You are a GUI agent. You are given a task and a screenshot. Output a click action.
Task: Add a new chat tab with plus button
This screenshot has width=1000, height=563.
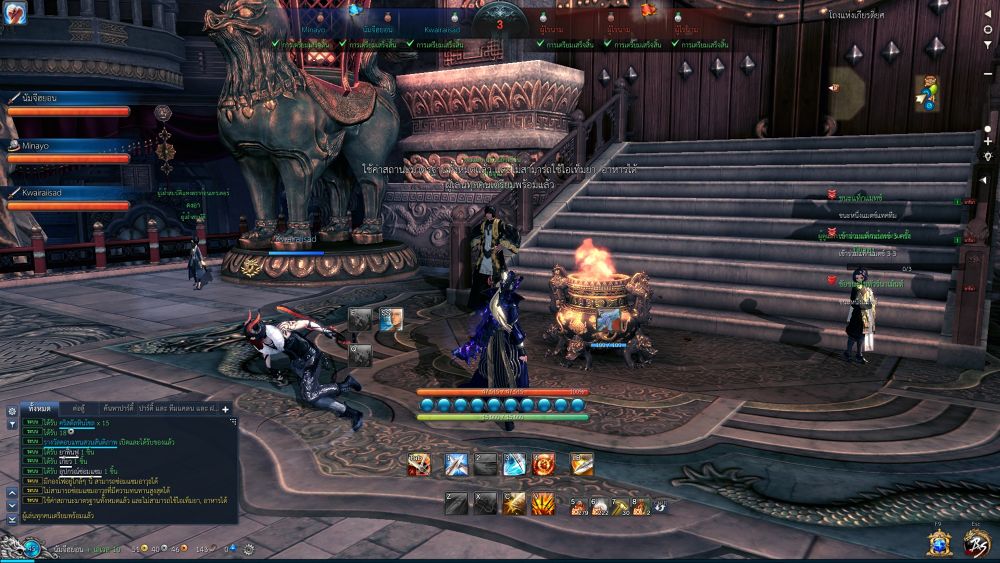[x=226, y=409]
